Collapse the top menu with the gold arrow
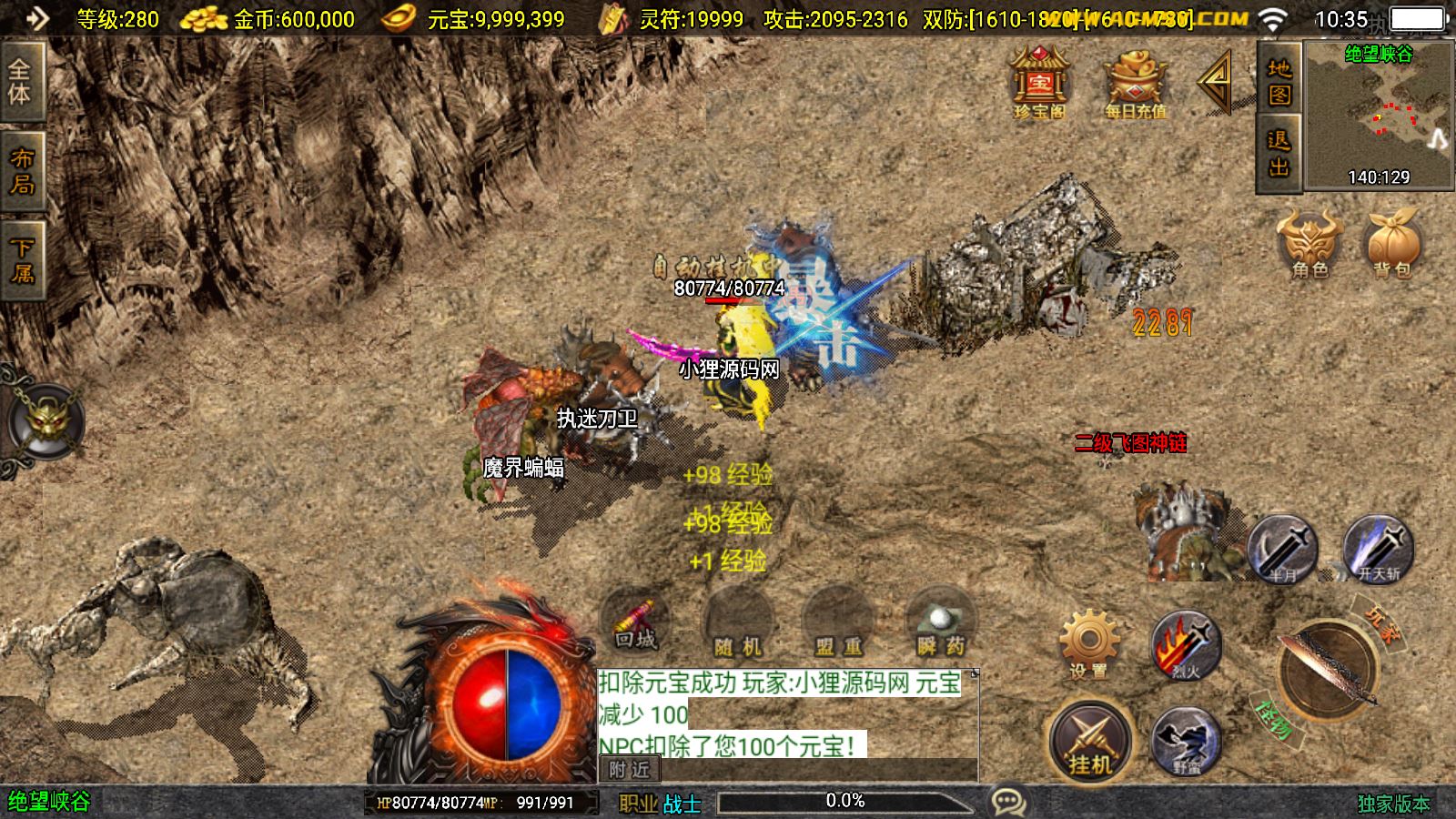The width and height of the screenshot is (1456, 819). [x=1216, y=83]
